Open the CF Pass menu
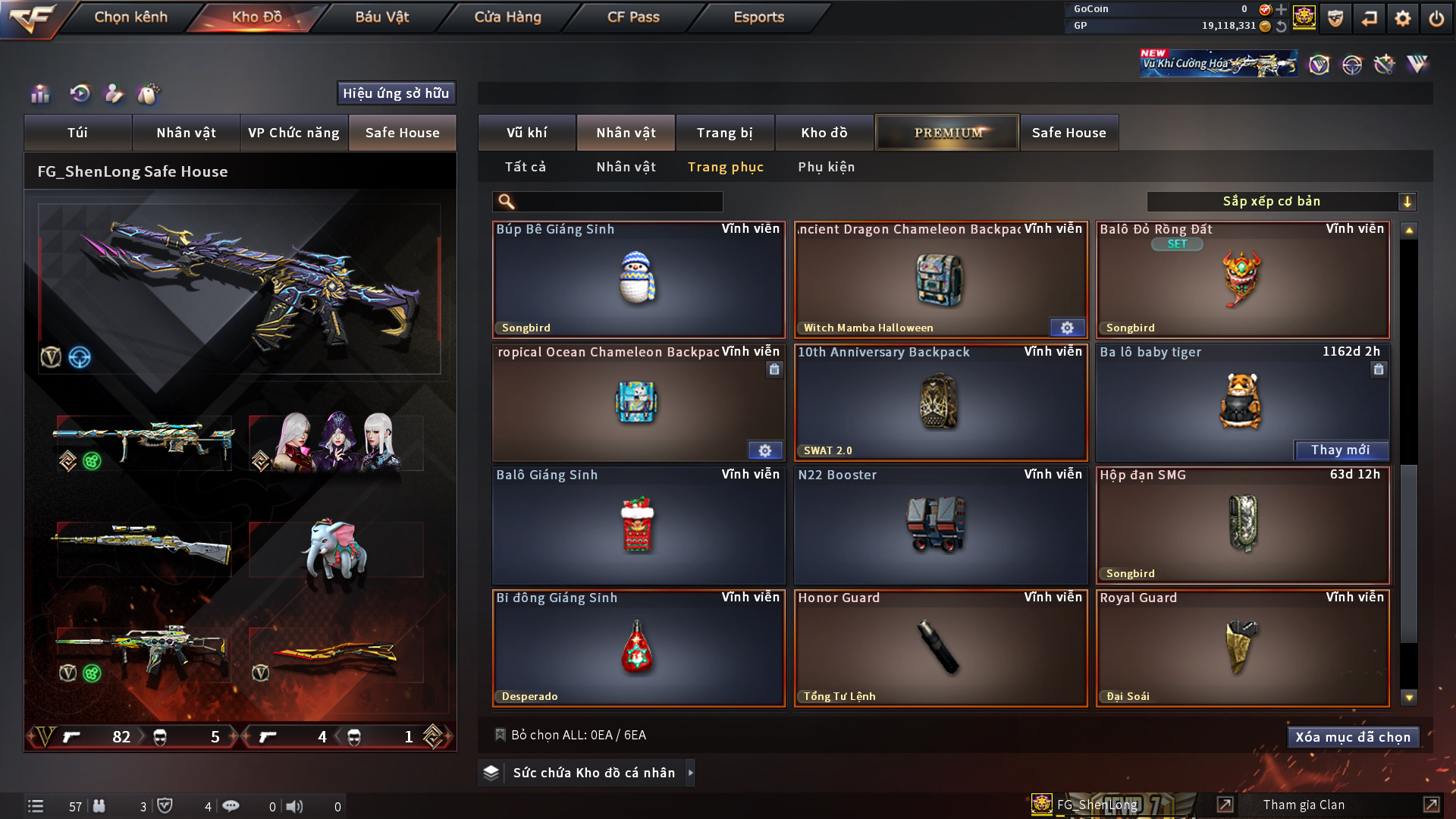This screenshot has width=1456, height=819. click(633, 17)
